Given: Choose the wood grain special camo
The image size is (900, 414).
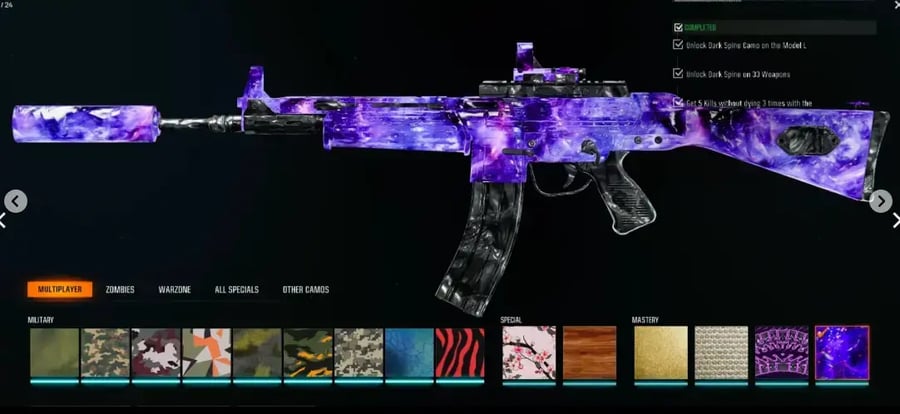Looking at the screenshot, I should click(587, 352).
